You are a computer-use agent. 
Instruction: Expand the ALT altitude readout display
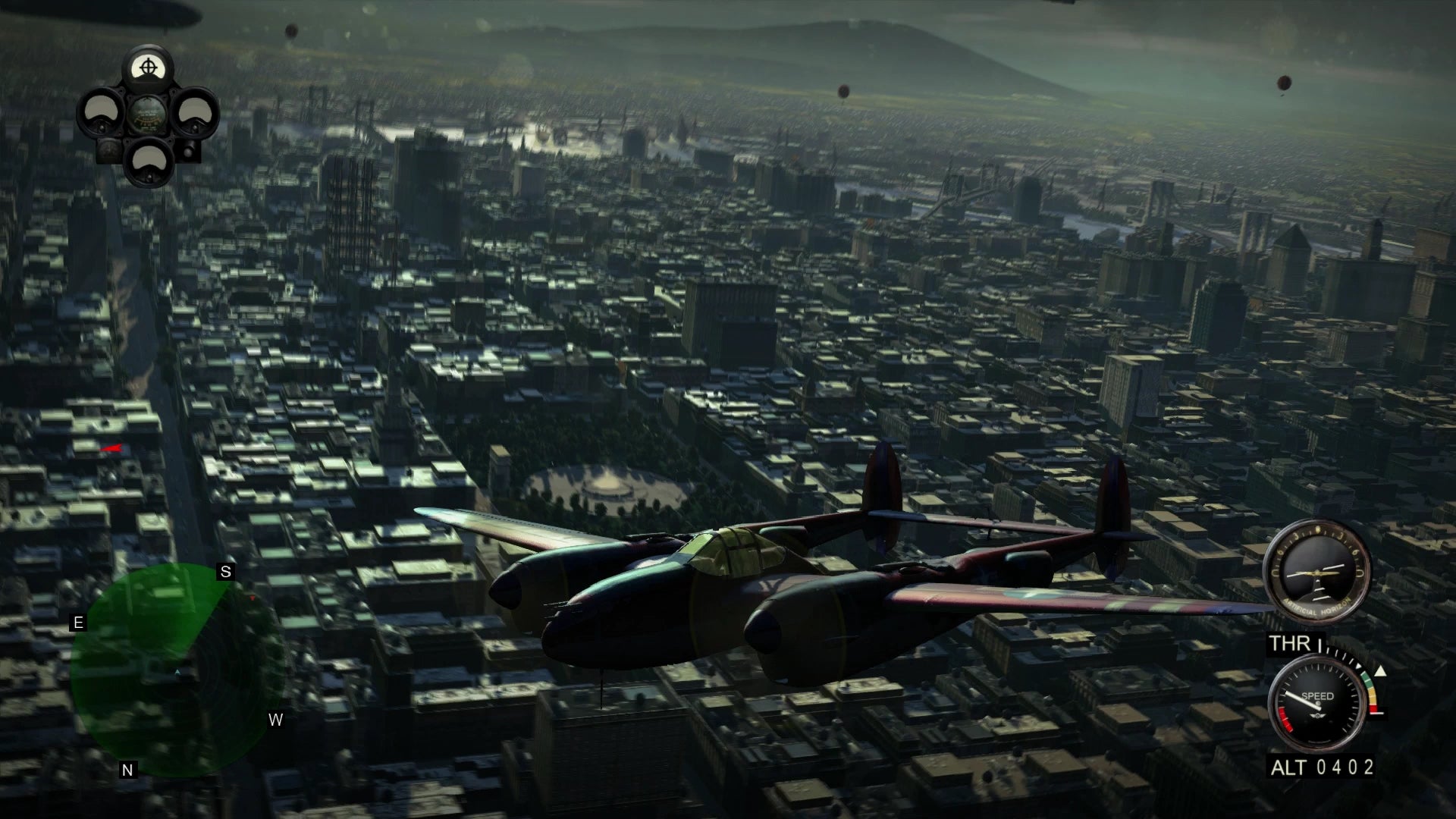click(x=1322, y=766)
